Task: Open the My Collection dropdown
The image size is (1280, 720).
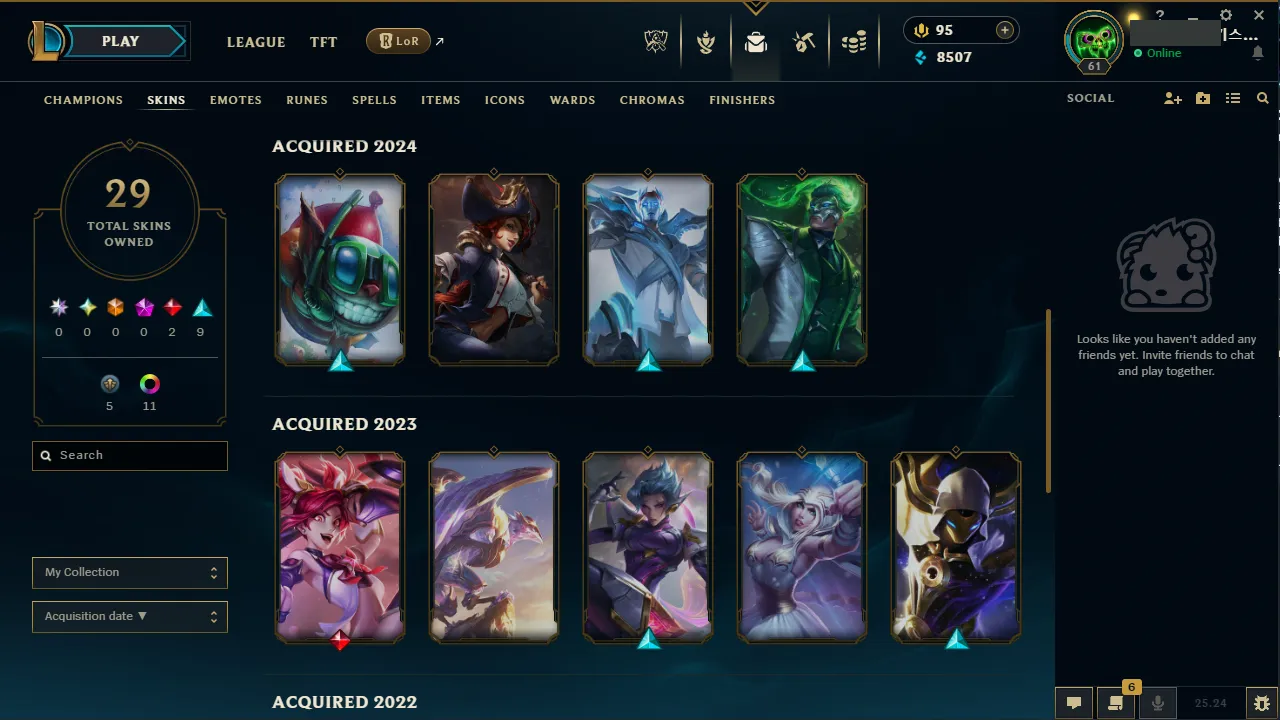Action: [x=129, y=572]
